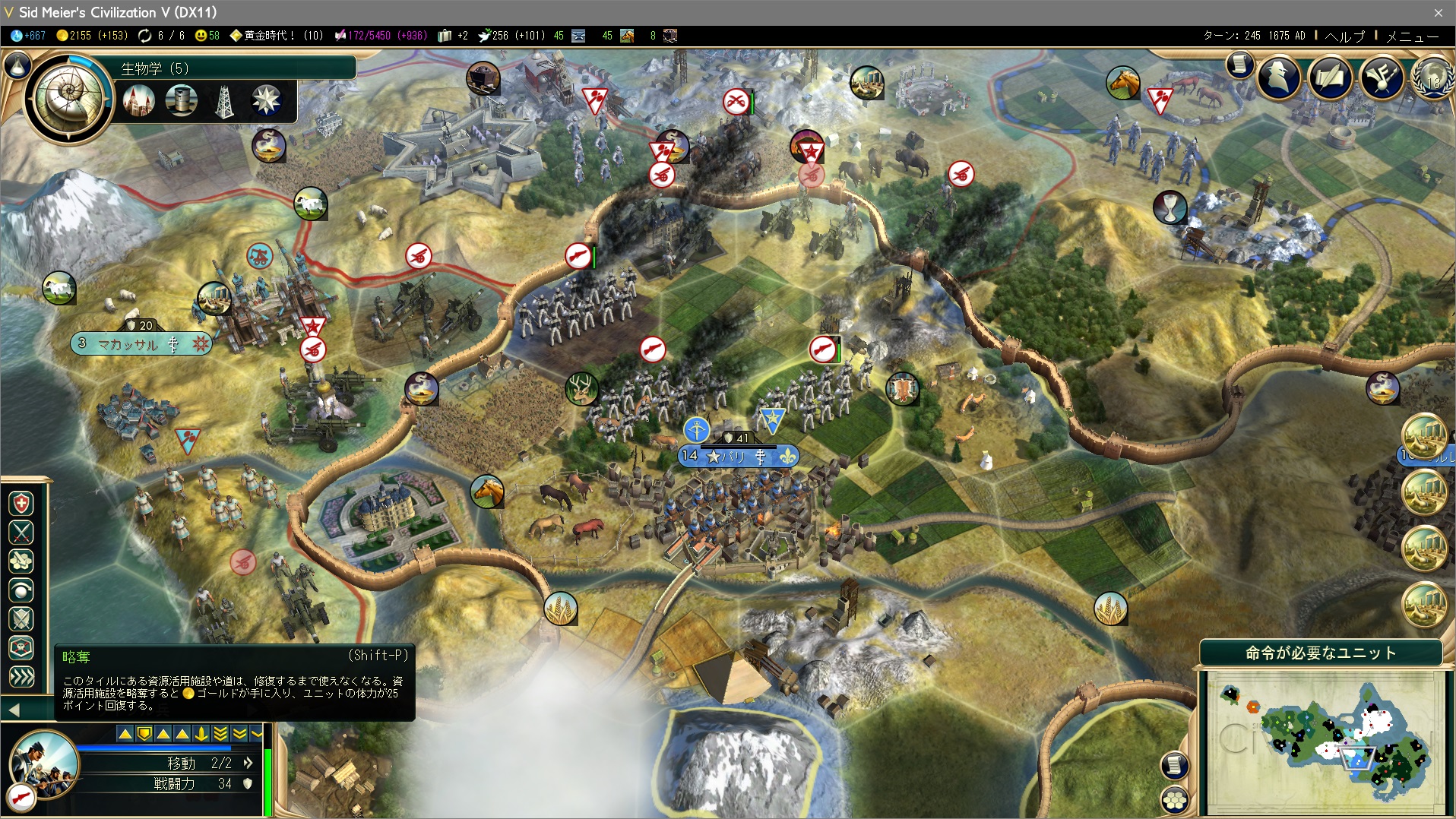Open the social policies feather-scroll icon
This screenshot has height=819, width=1456.
(x=1330, y=77)
